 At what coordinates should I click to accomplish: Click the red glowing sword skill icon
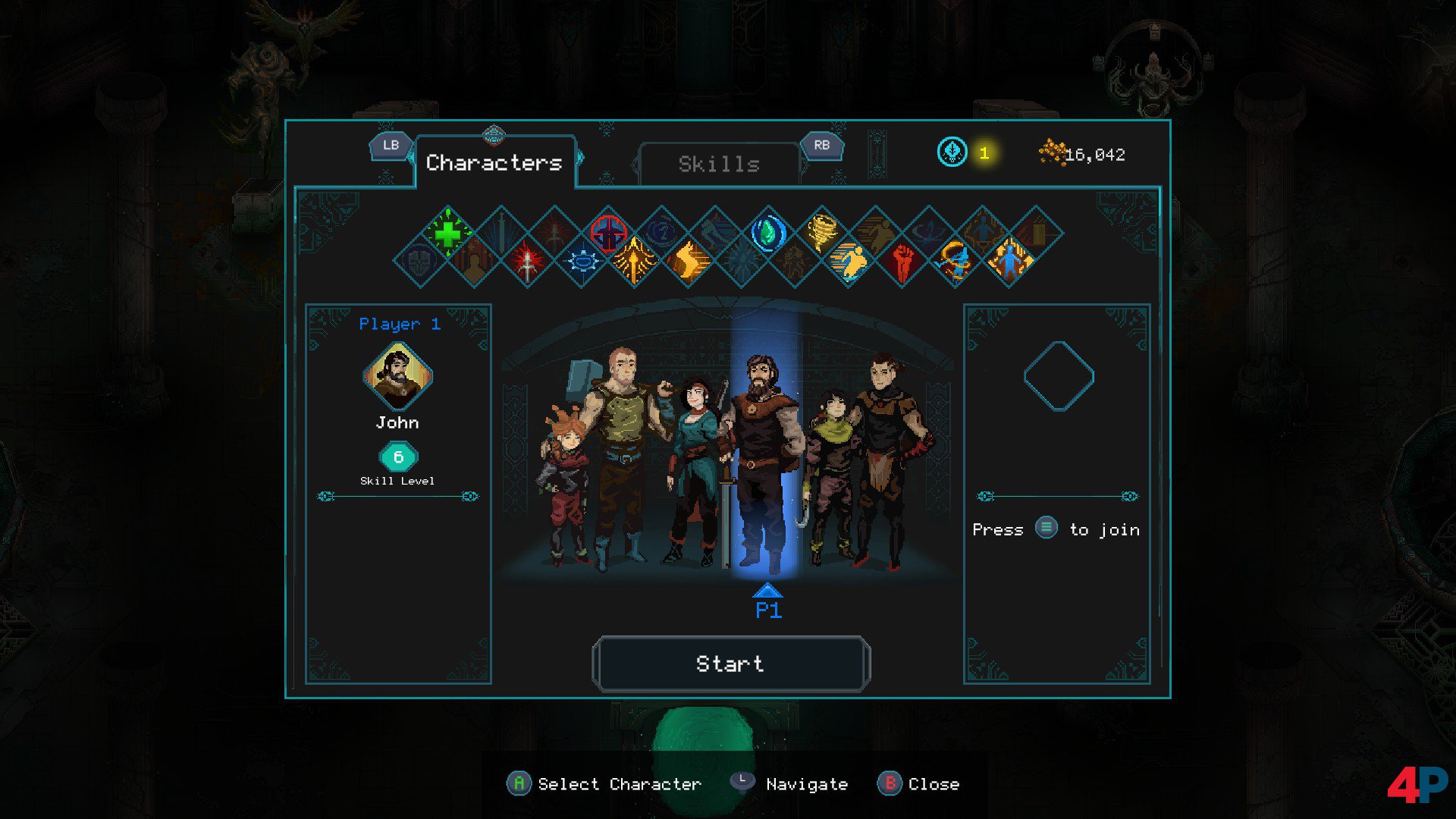[x=527, y=262]
